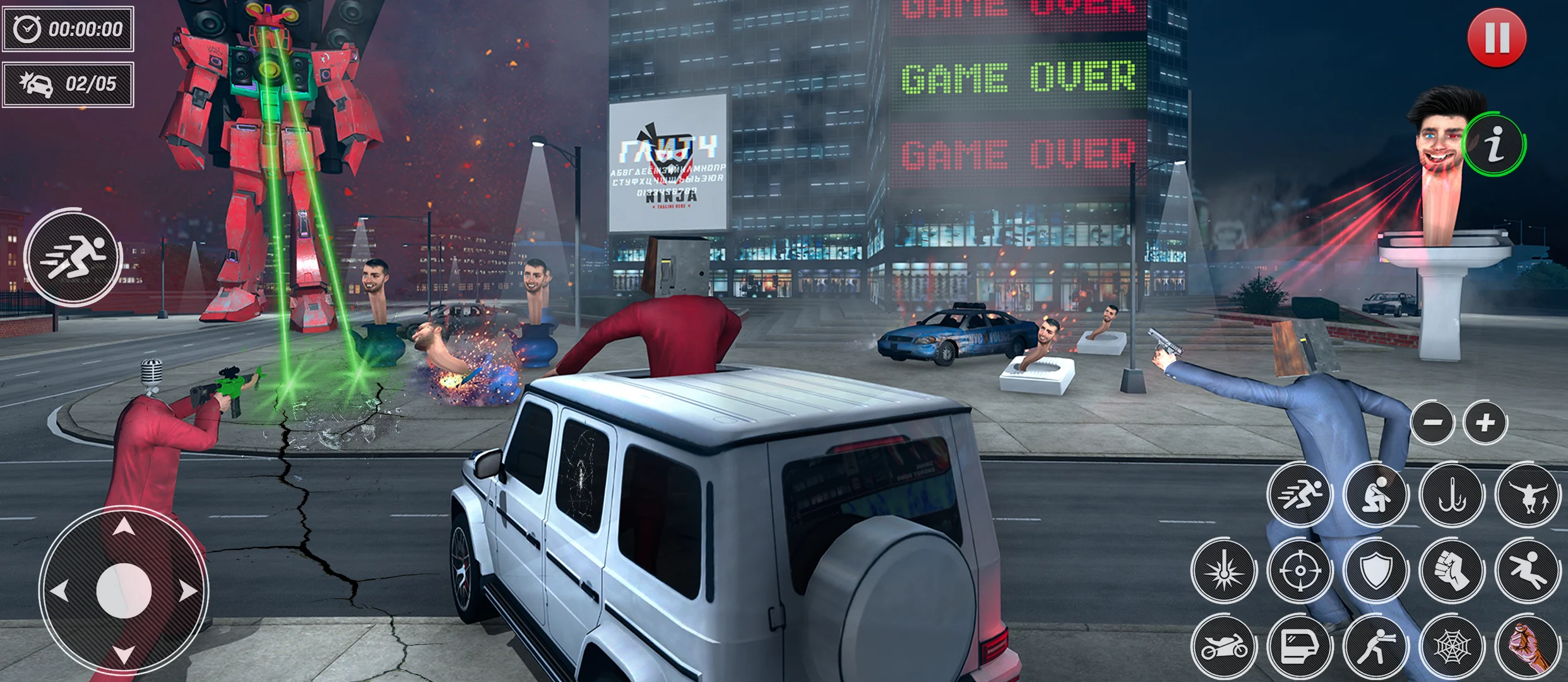Summon the motorcycle
The height and width of the screenshot is (682, 1568).
(x=1223, y=647)
